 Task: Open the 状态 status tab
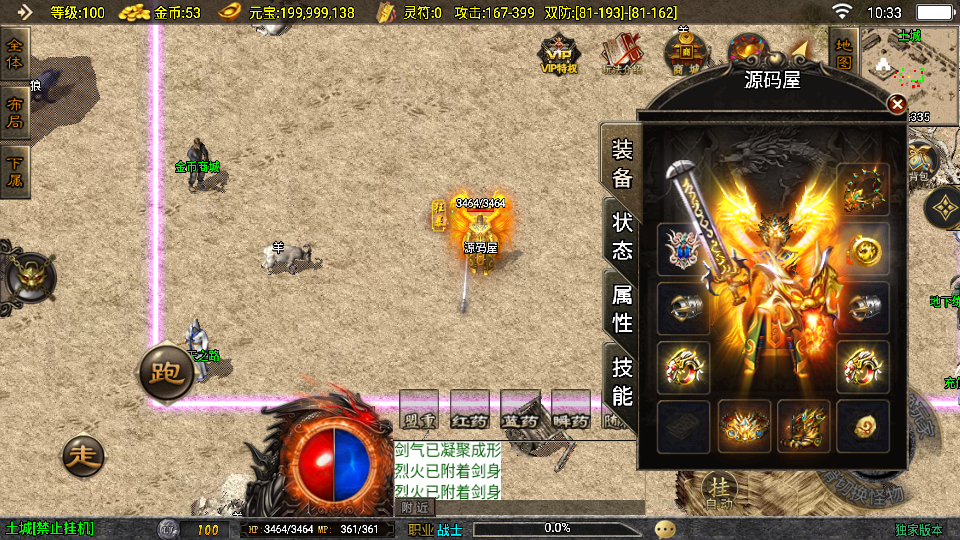(x=622, y=236)
